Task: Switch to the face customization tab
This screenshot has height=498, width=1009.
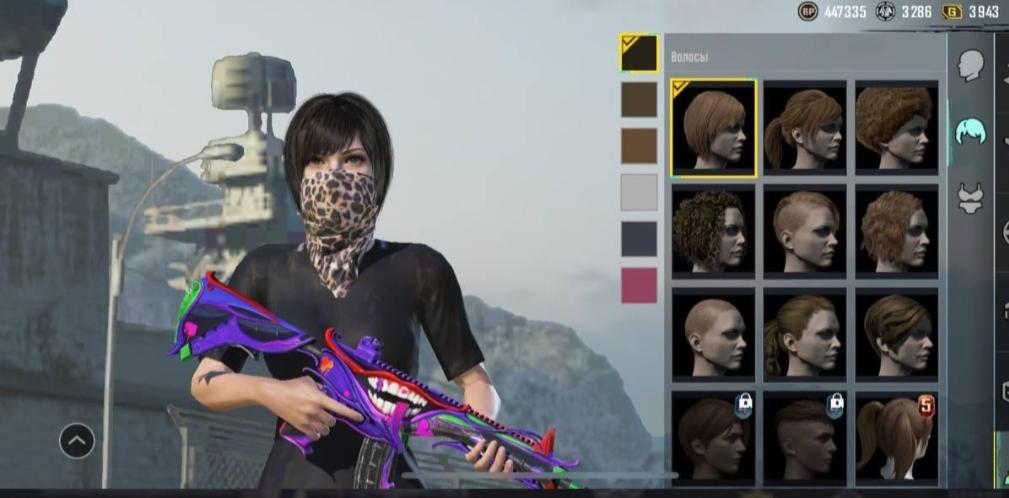Action: 970,66
